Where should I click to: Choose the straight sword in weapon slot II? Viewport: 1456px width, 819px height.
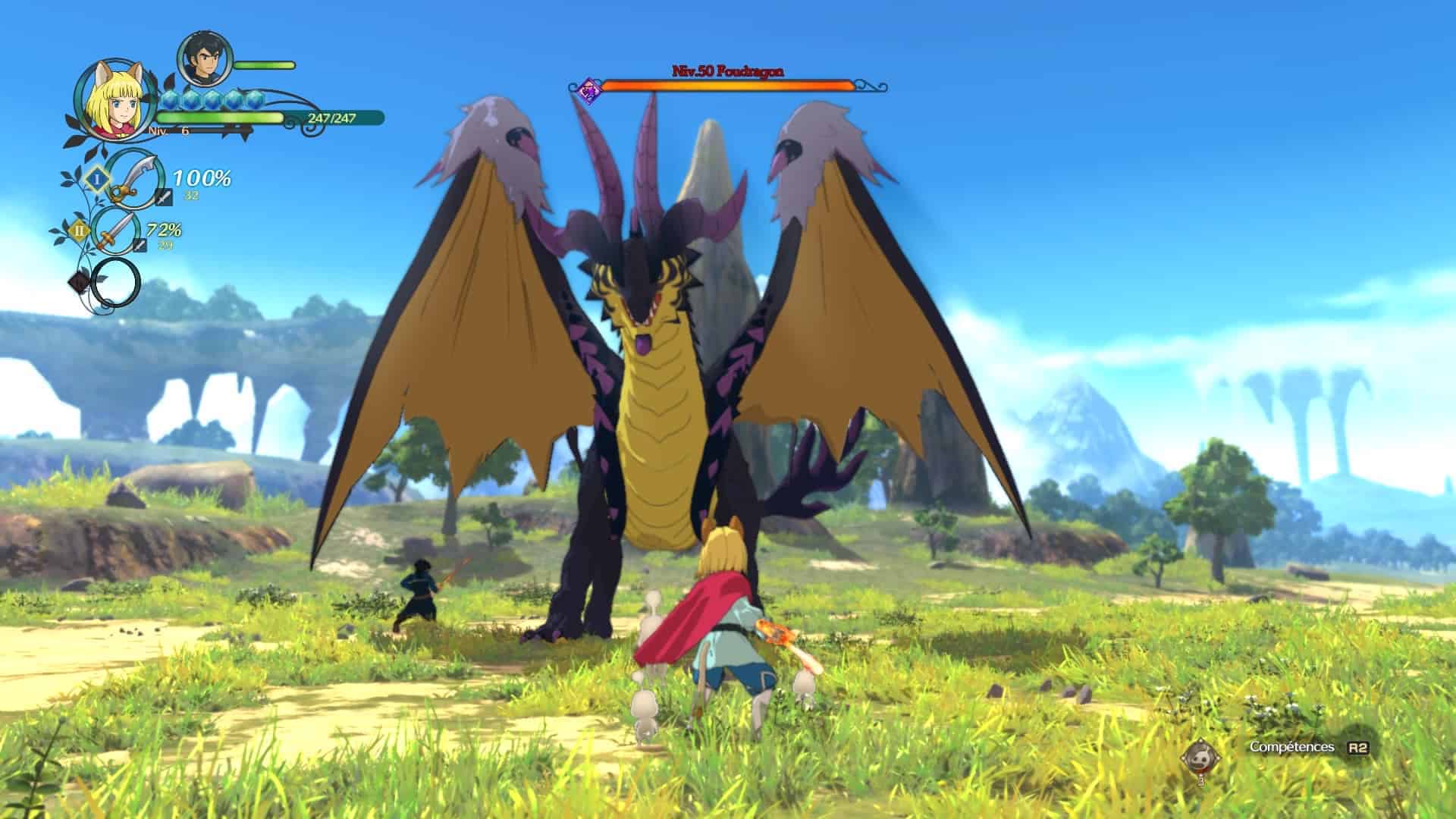116,231
